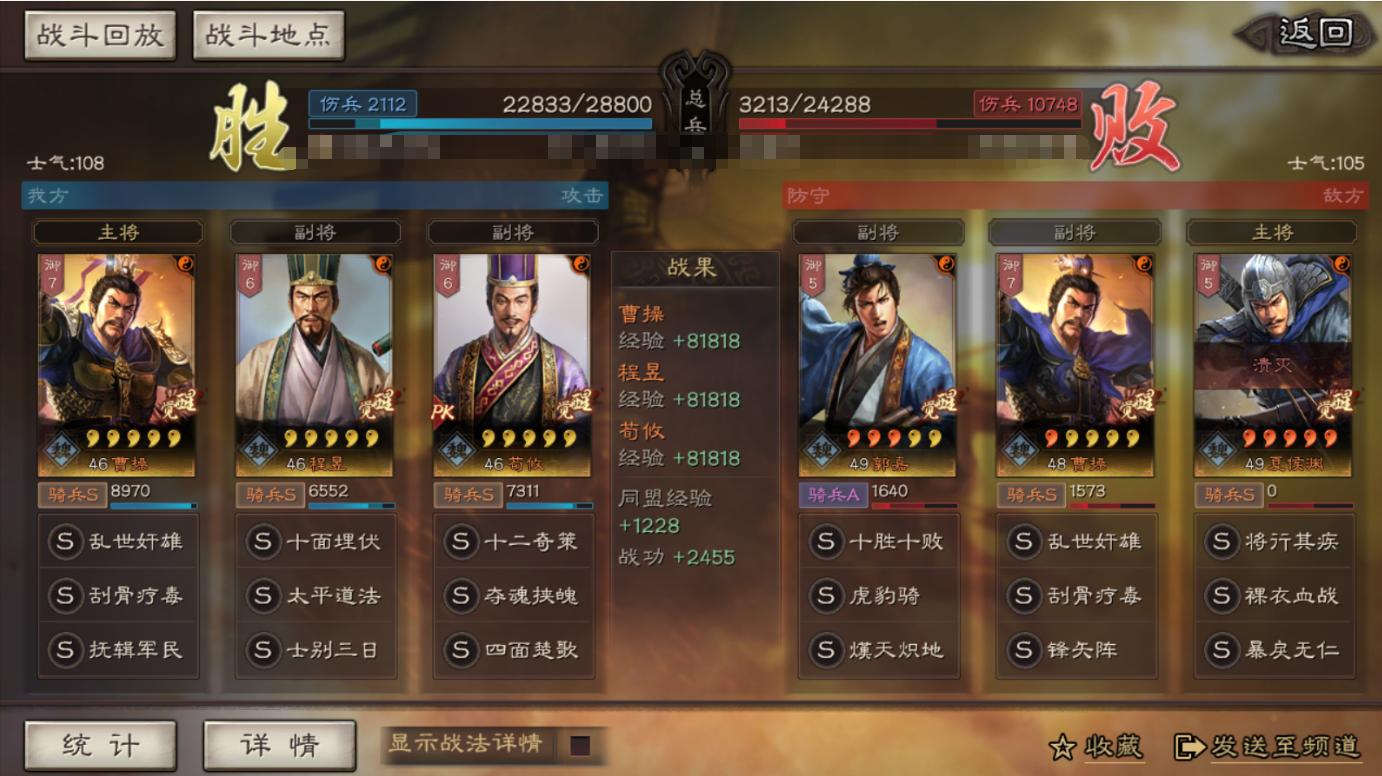Click the 暴戾无仁 S skill icon on 夏侯渊's card

click(x=1220, y=648)
